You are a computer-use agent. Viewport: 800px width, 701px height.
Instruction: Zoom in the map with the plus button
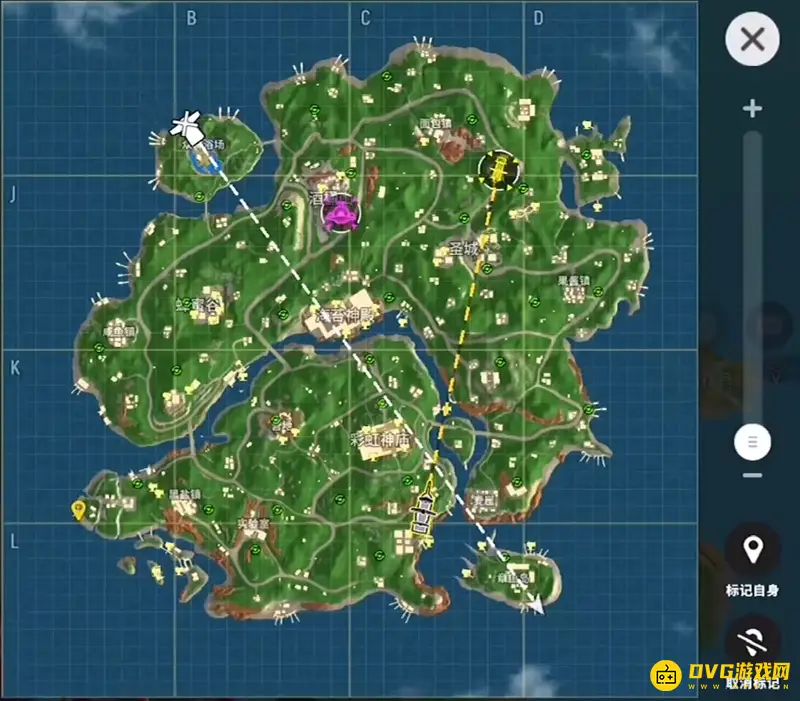(753, 109)
